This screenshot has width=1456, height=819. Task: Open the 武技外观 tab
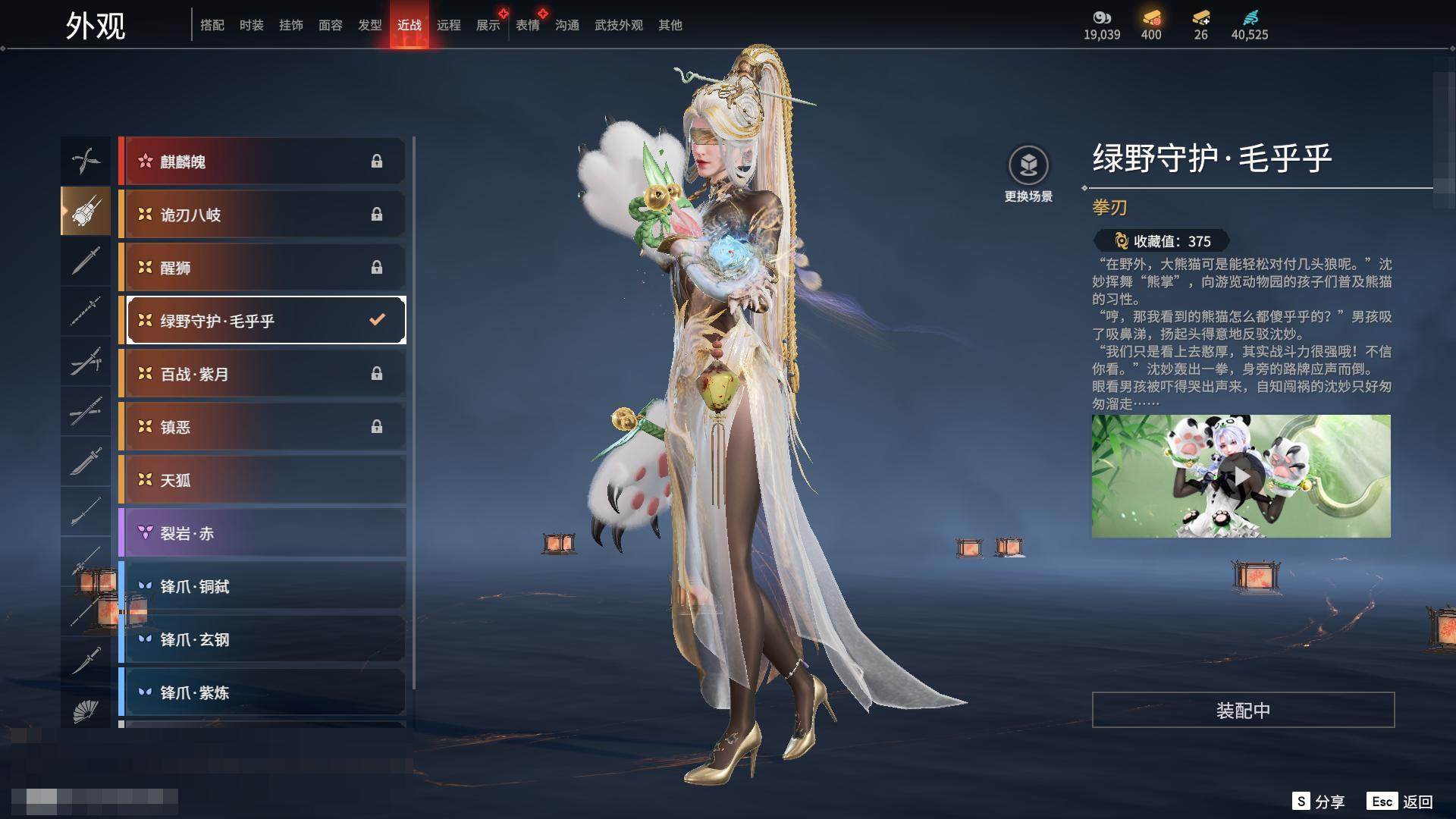point(618,25)
